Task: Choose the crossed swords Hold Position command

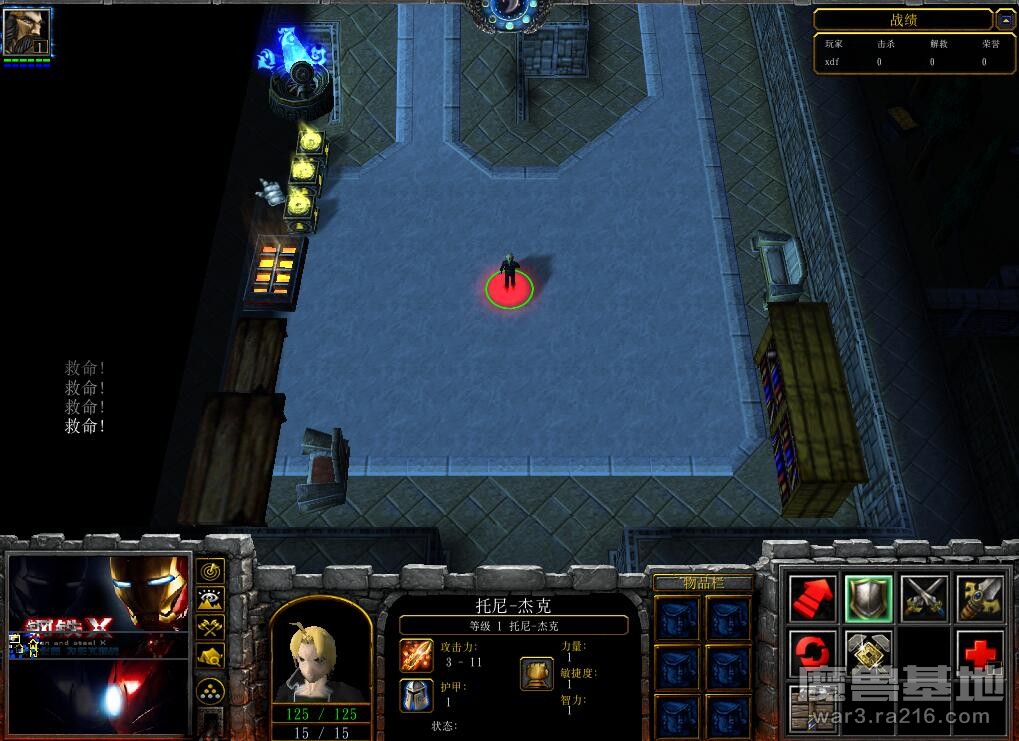Action: coord(925,598)
